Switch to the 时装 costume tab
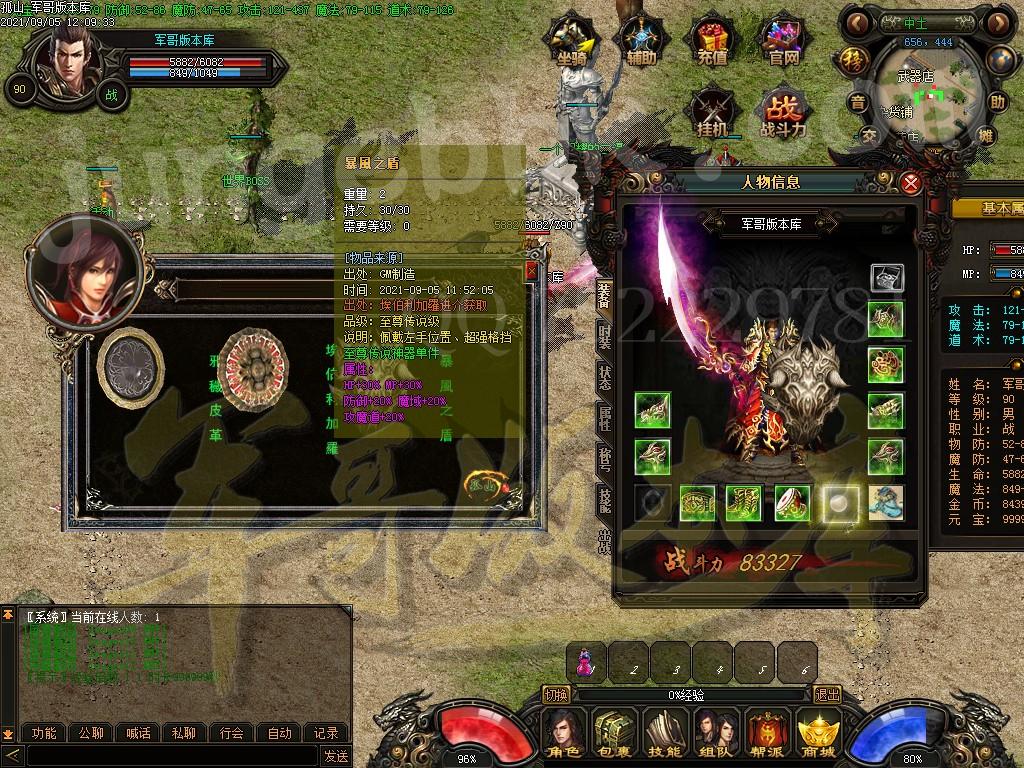 pyautogui.click(x=604, y=335)
